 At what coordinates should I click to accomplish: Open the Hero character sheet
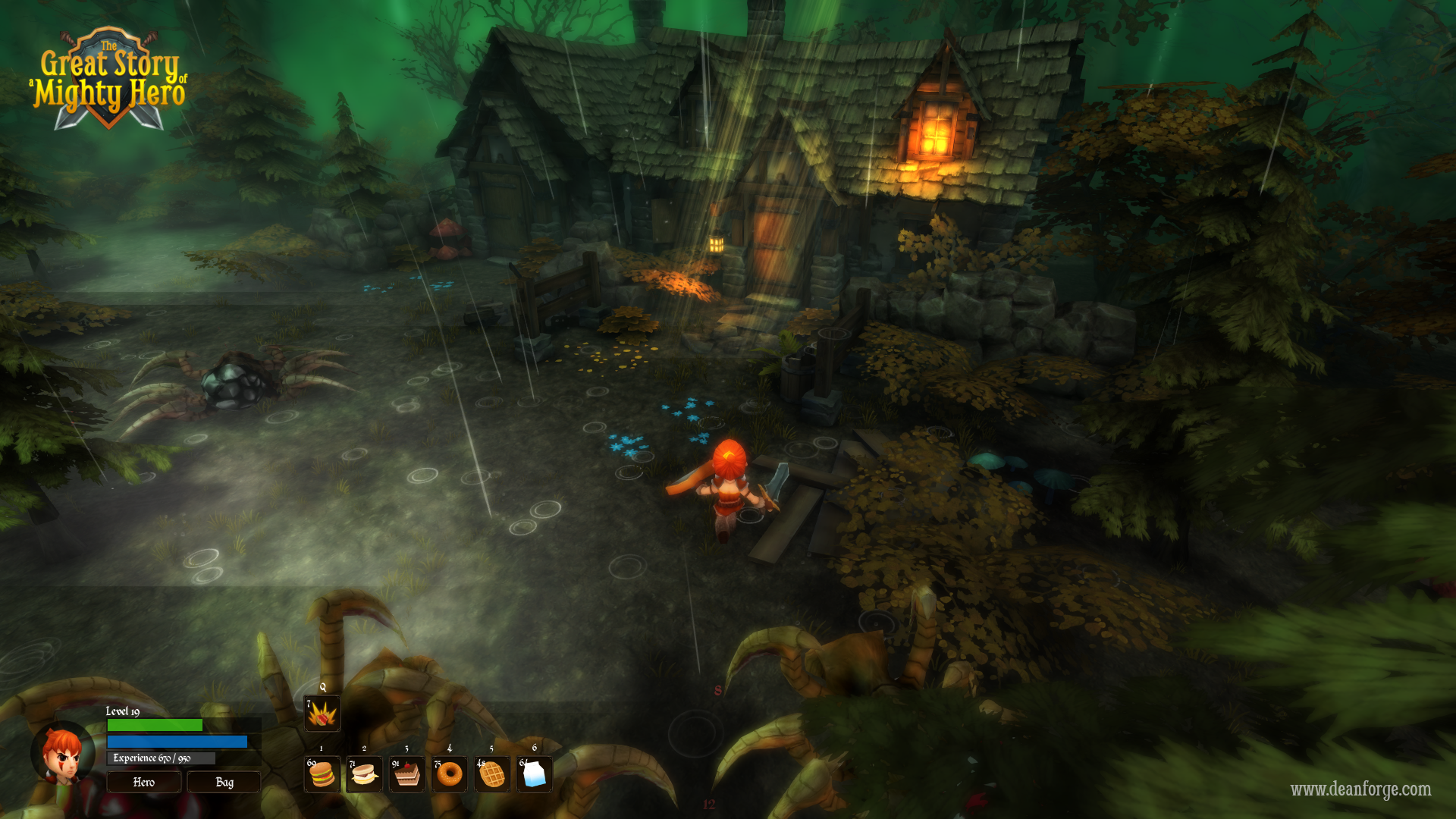[144, 782]
